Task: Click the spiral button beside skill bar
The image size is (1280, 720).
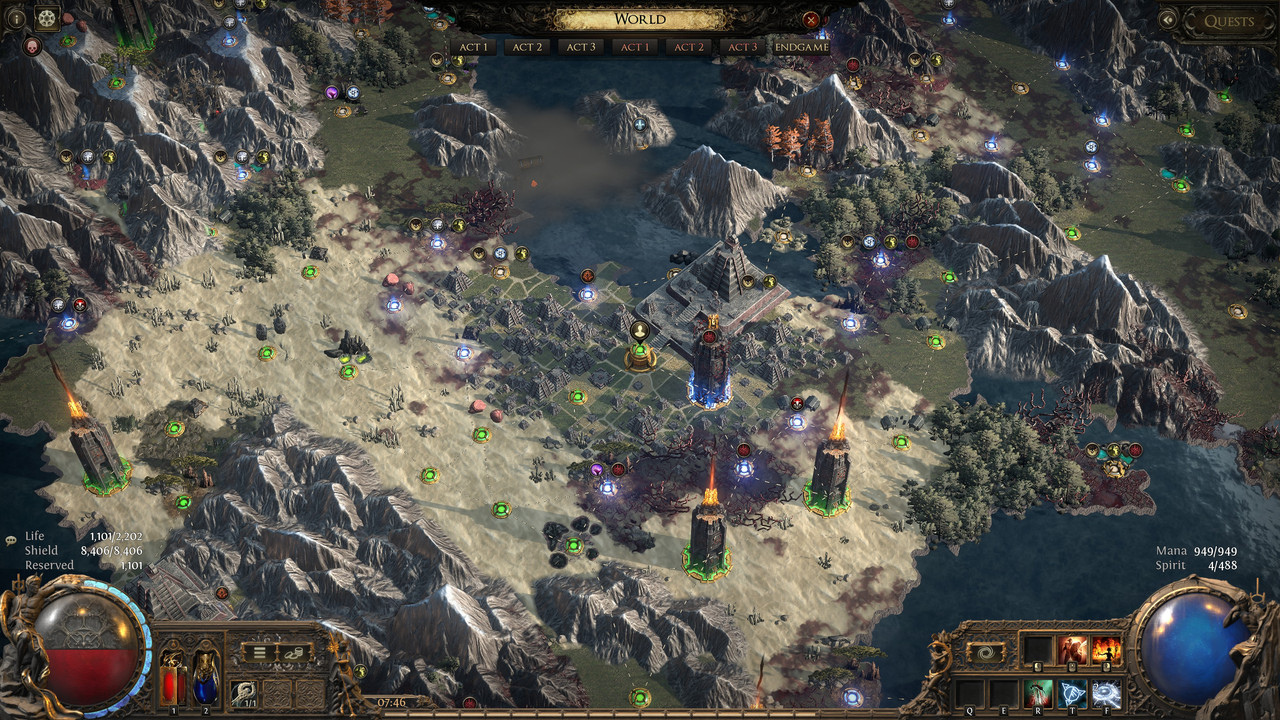Action: pyautogui.click(x=986, y=652)
